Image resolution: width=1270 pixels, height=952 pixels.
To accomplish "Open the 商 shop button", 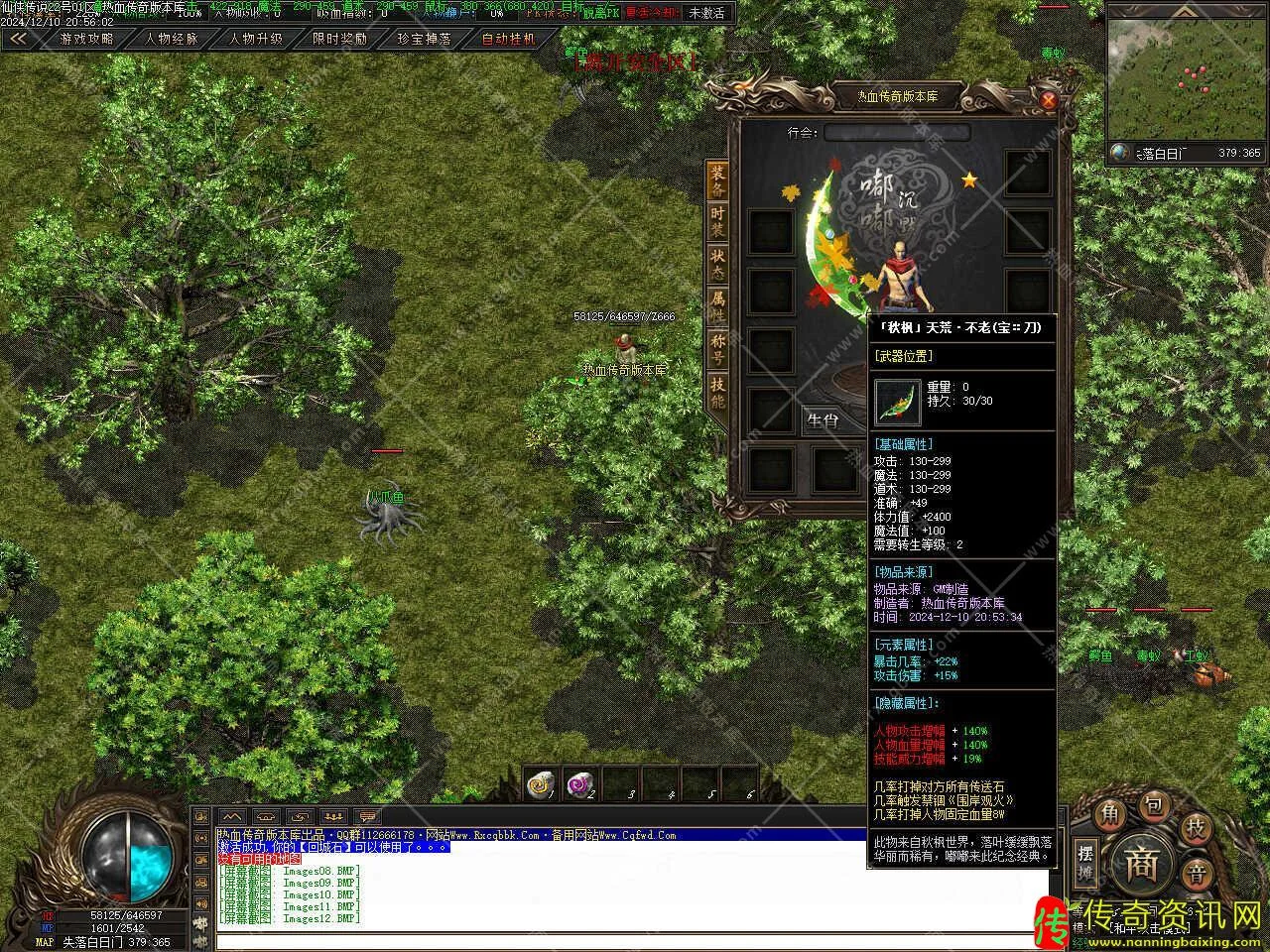I will pos(1140,864).
